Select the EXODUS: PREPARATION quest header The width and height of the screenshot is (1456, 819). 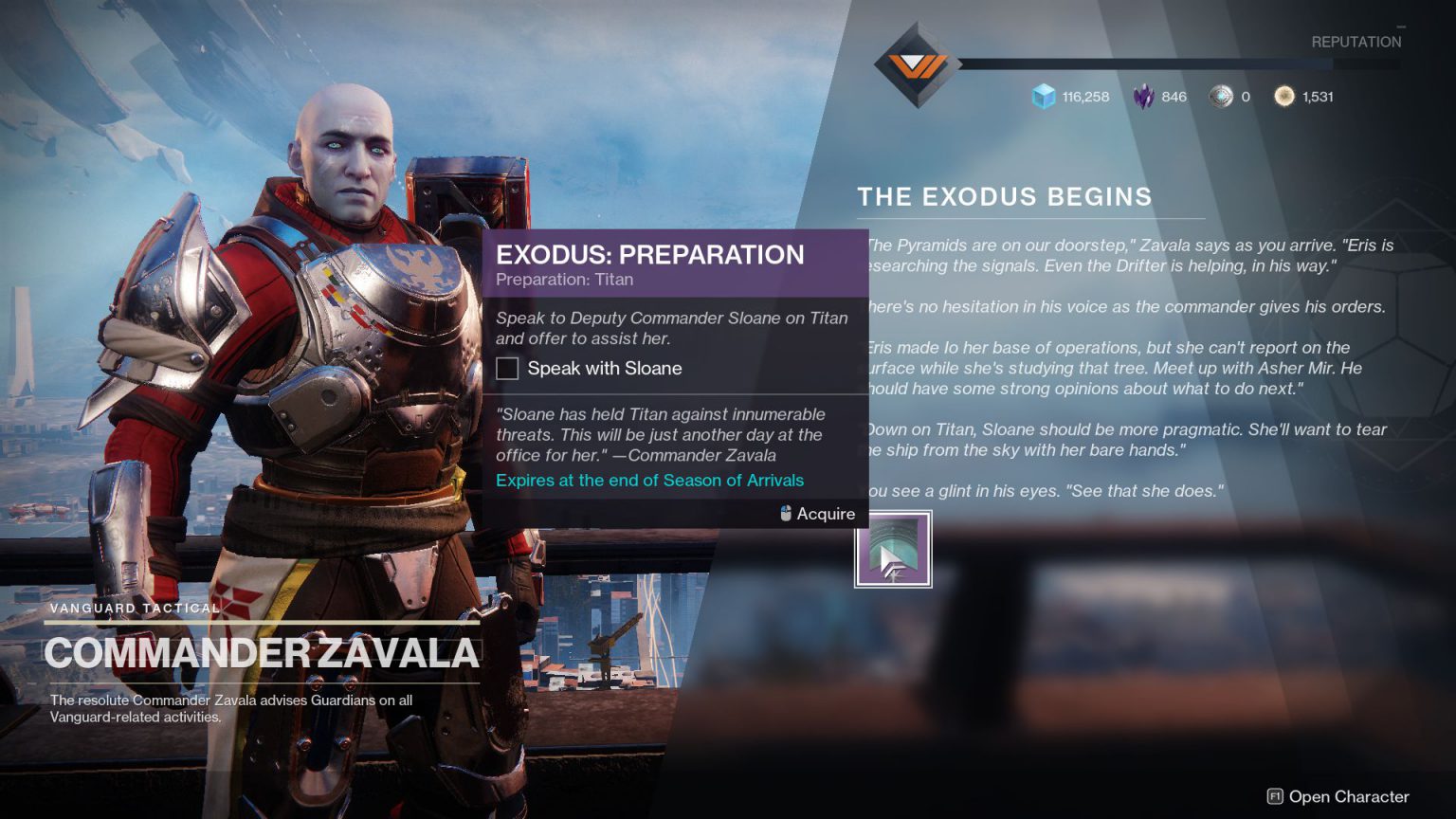click(x=649, y=254)
